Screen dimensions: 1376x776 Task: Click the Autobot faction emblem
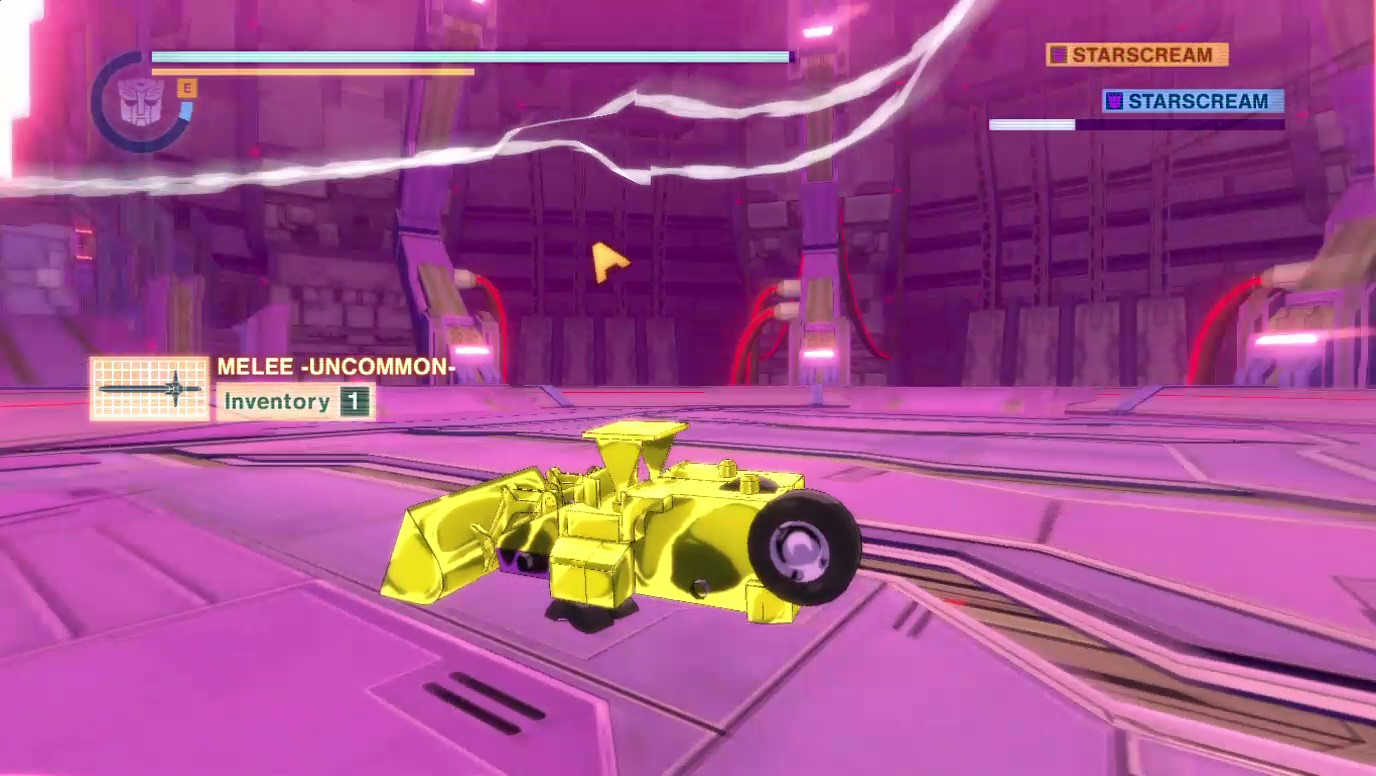[x=141, y=100]
